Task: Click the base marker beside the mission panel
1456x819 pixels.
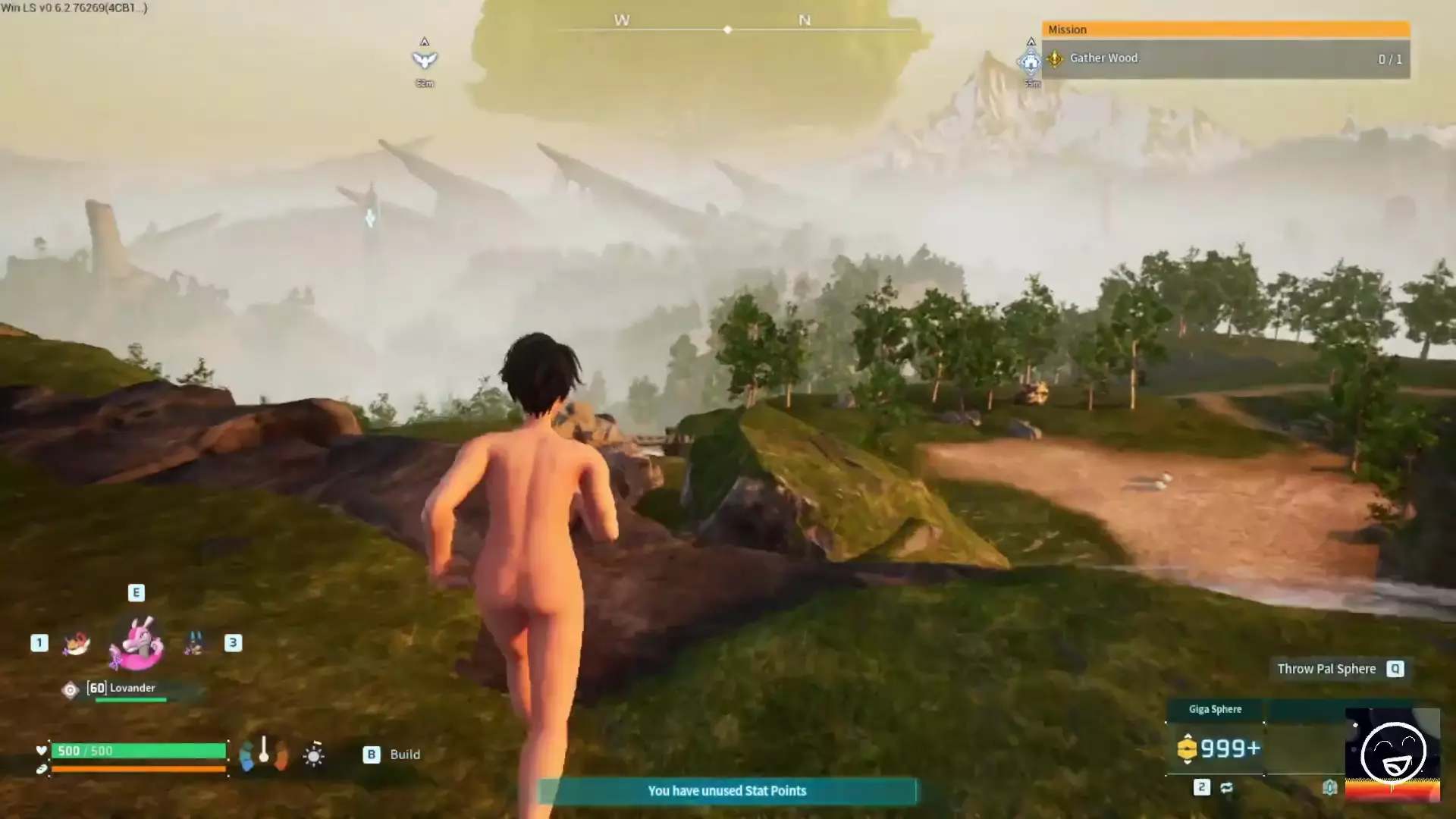Action: pyautogui.click(x=1031, y=62)
